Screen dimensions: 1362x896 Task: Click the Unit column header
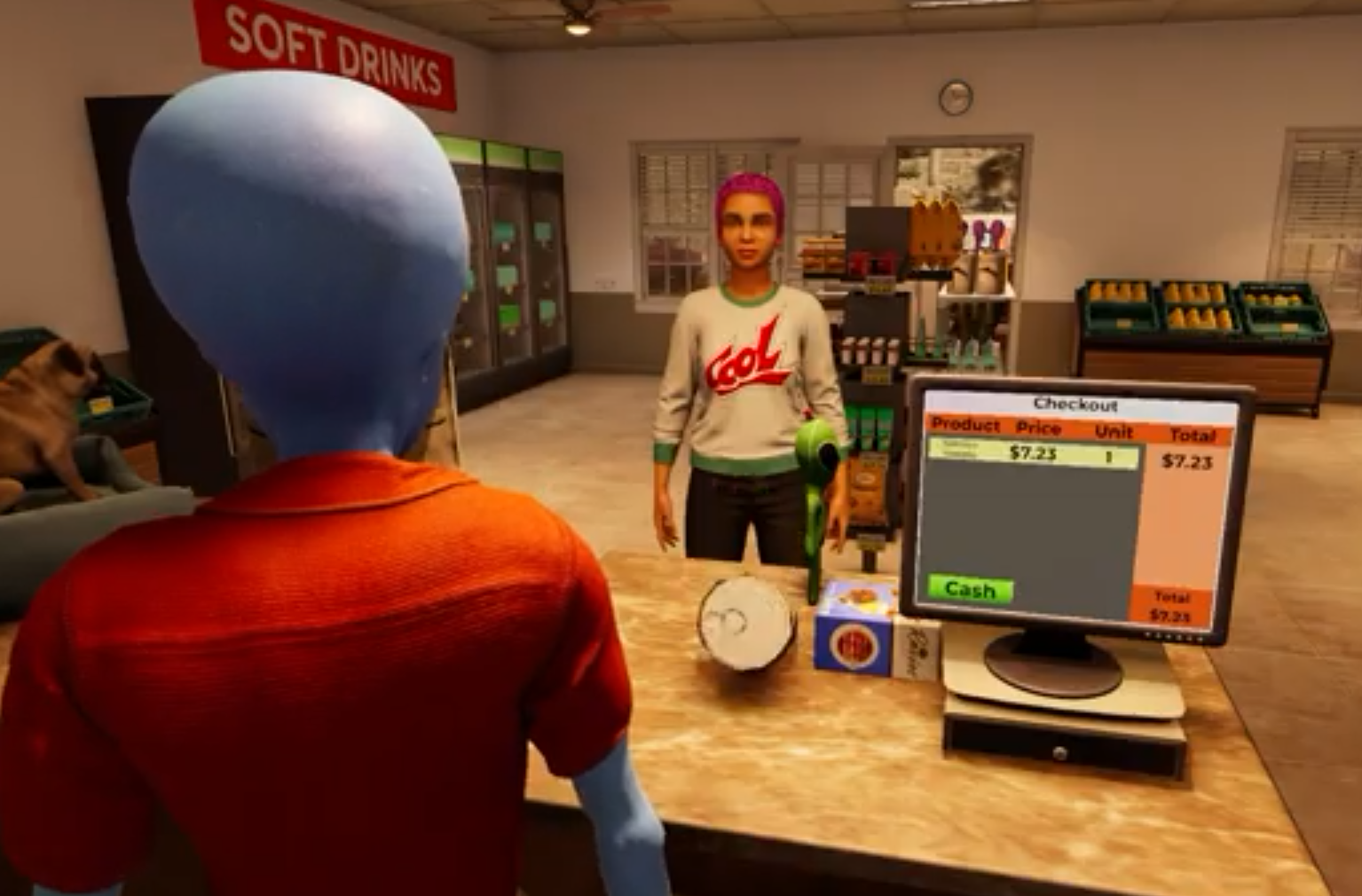1112,430
